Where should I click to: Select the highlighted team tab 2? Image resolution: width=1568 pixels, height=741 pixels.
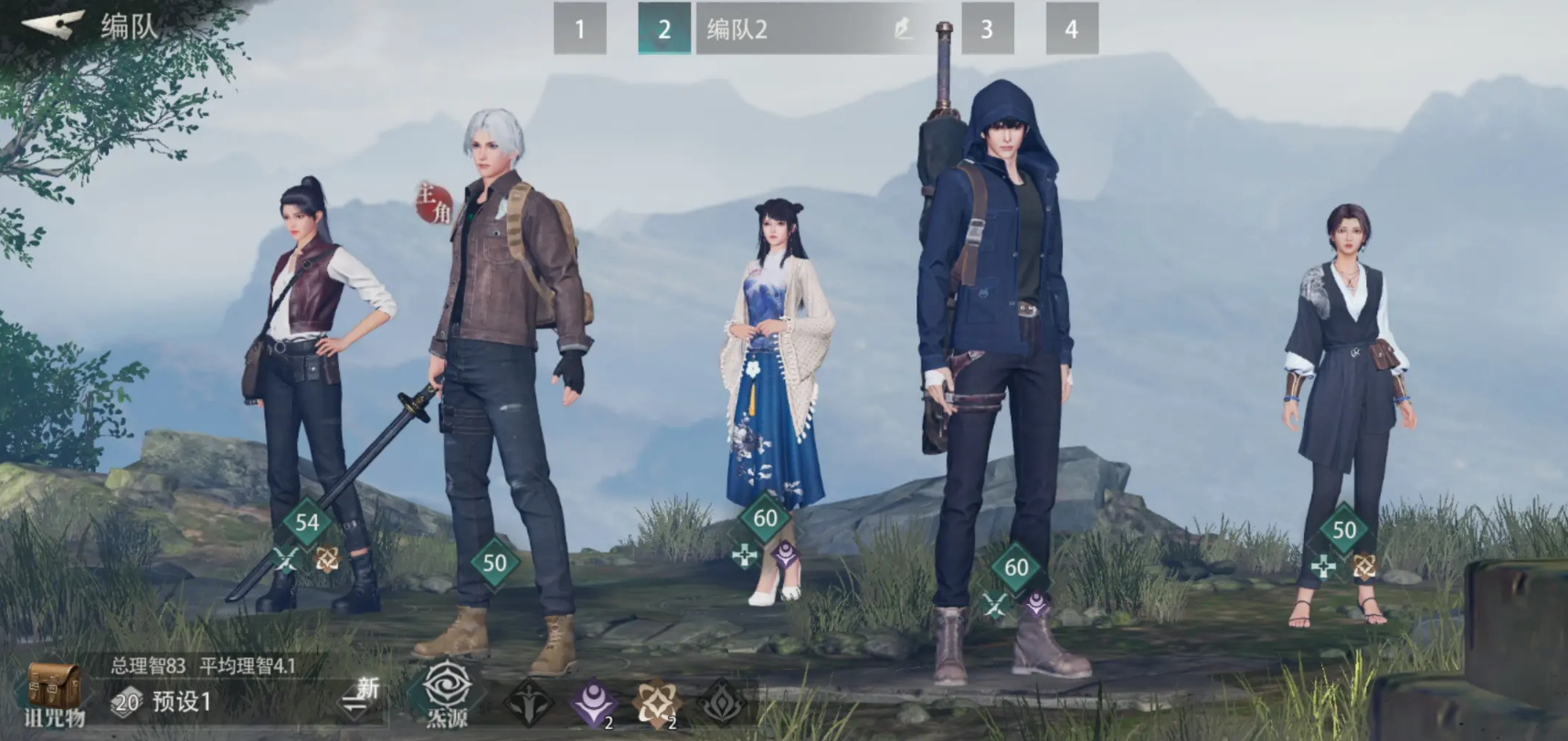pyautogui.click(x=663, y=29)
